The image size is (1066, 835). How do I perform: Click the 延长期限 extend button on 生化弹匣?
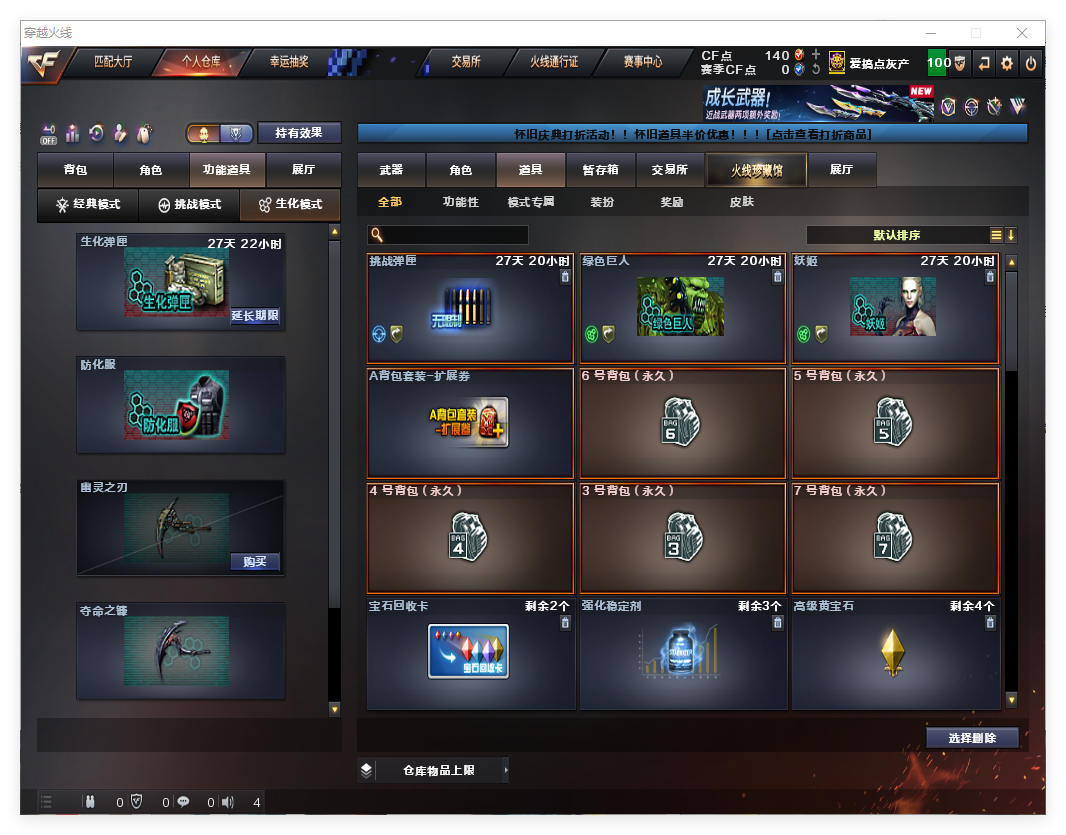255,316
